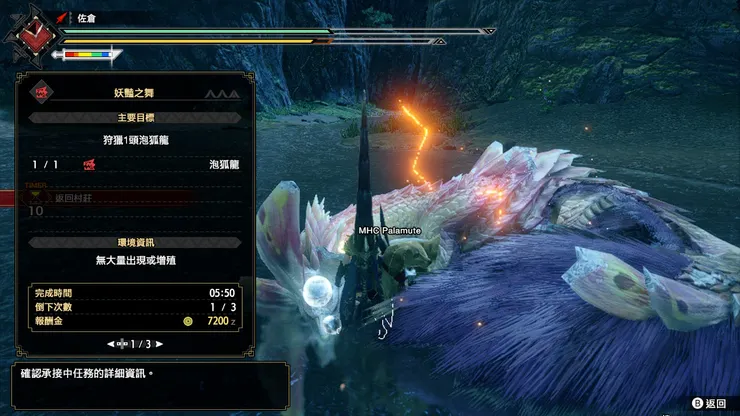Go to the previous quest info page
This screenshot has width=740, height=416.
(112, 343)
